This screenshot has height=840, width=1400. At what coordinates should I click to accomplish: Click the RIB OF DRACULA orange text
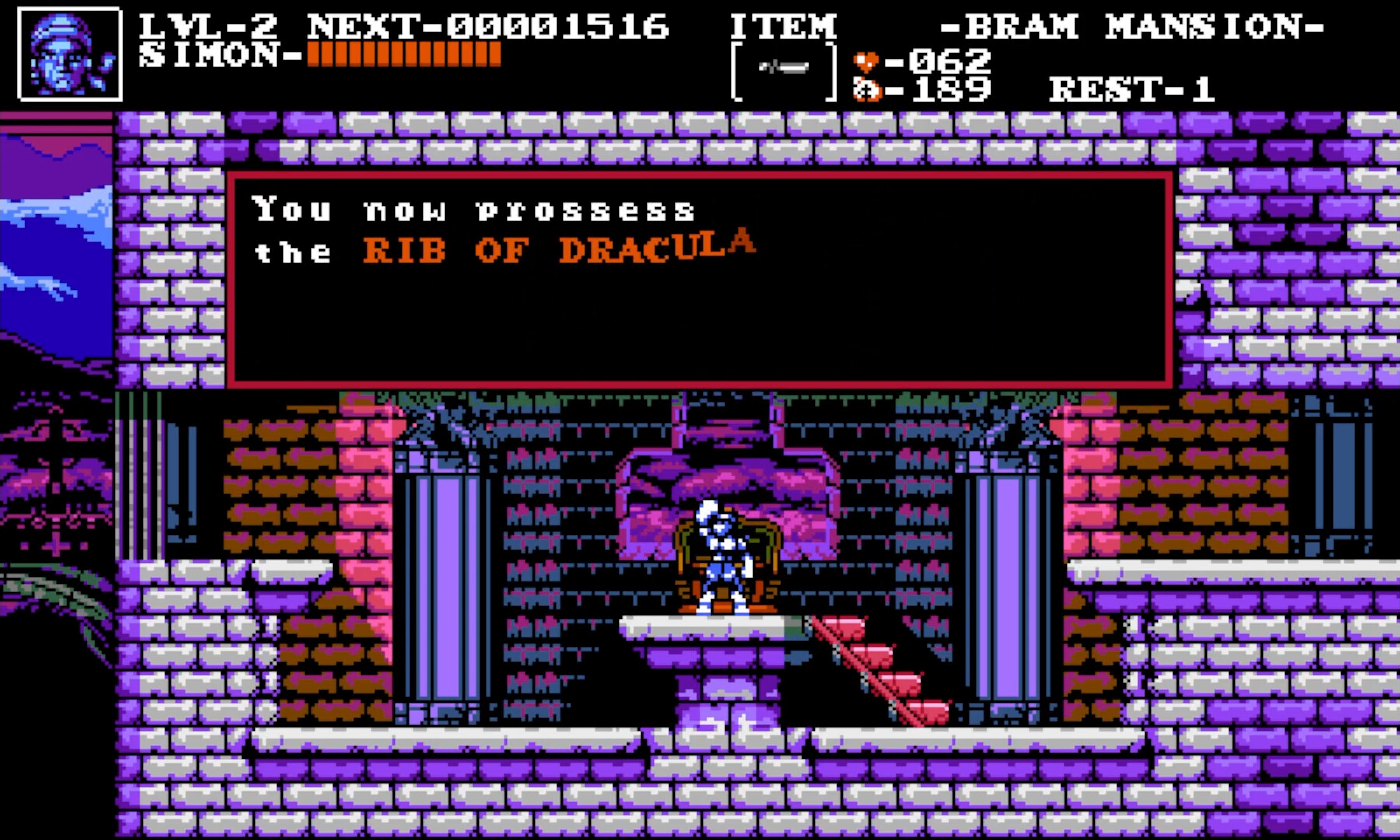558,249
